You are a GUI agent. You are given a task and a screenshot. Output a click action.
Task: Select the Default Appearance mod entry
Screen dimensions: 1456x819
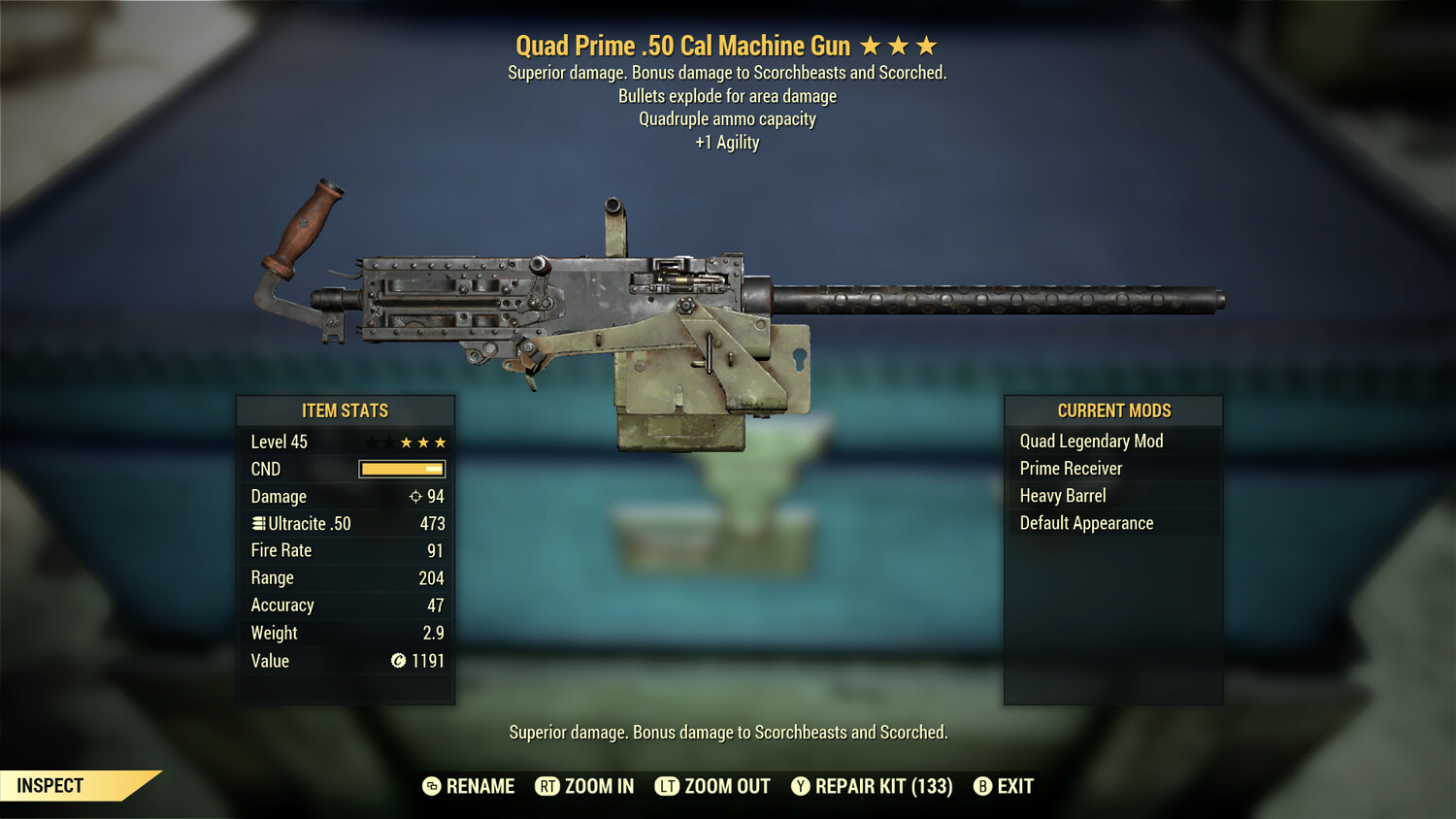pyautogui.click(x=1086, y=522)
